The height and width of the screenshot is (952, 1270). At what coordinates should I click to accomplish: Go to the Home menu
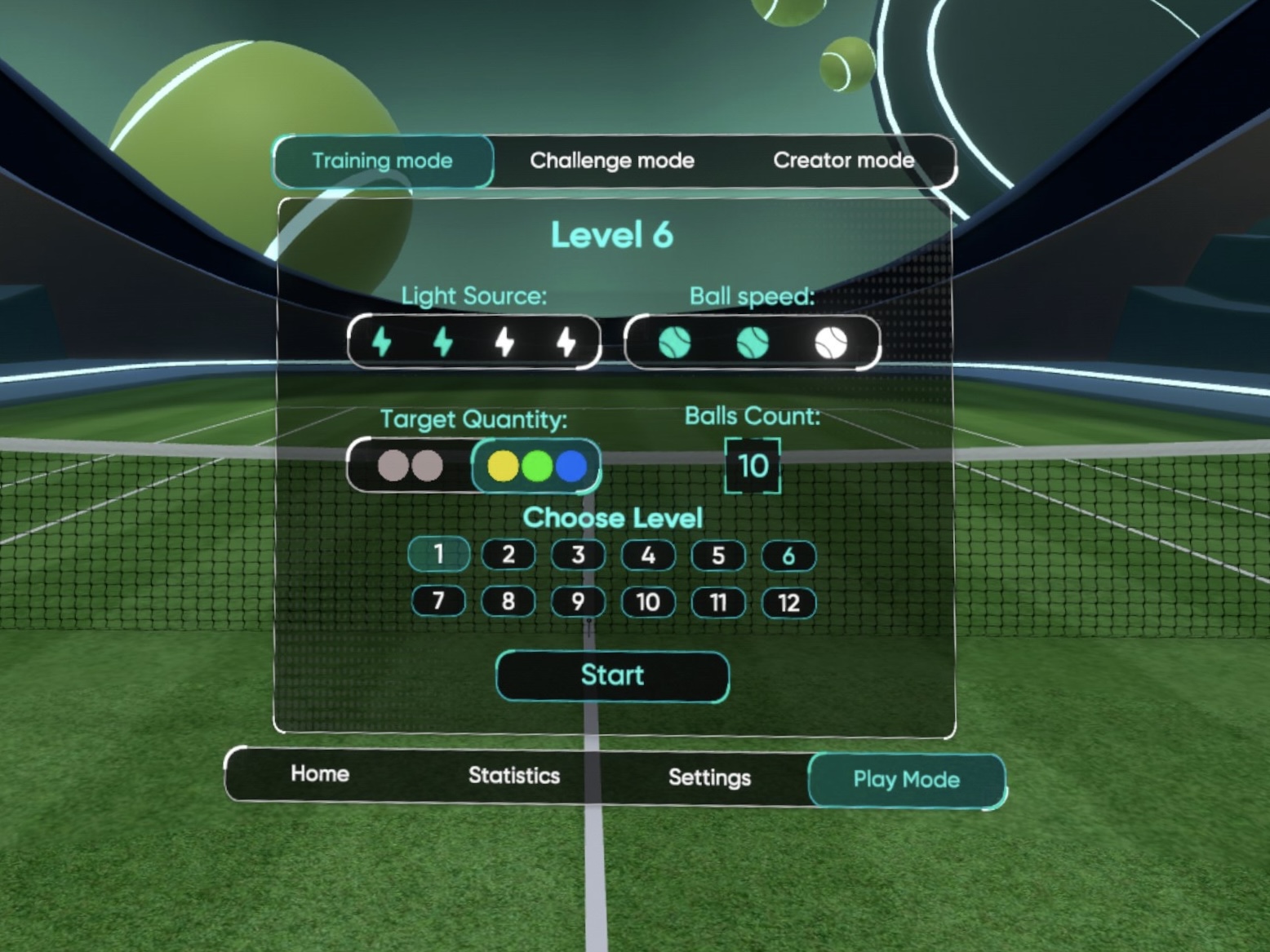320,773
